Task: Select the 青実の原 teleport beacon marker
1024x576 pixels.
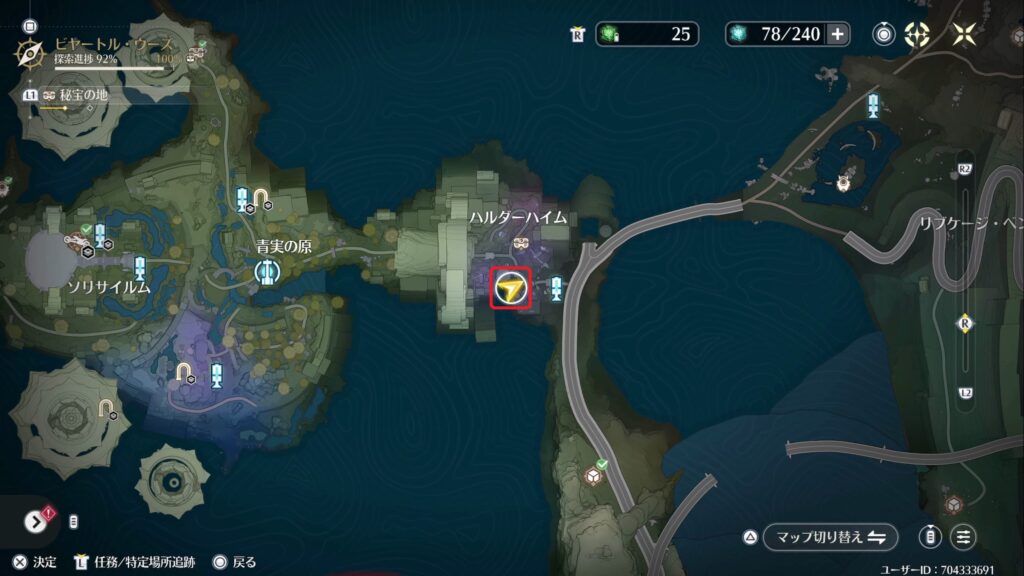Action: pyautogui.click(x=267, y=270)
